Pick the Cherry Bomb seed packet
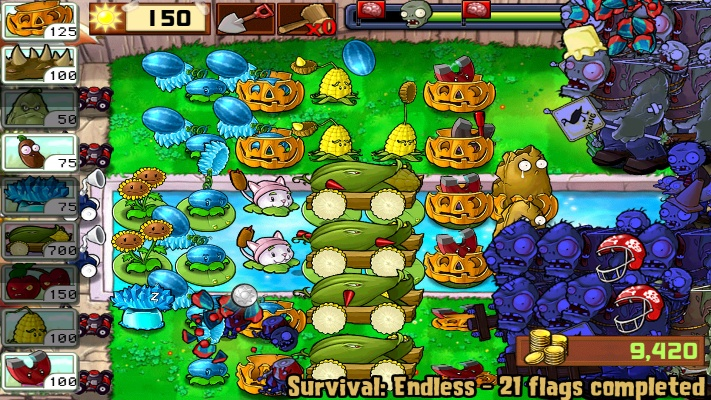 39,283
